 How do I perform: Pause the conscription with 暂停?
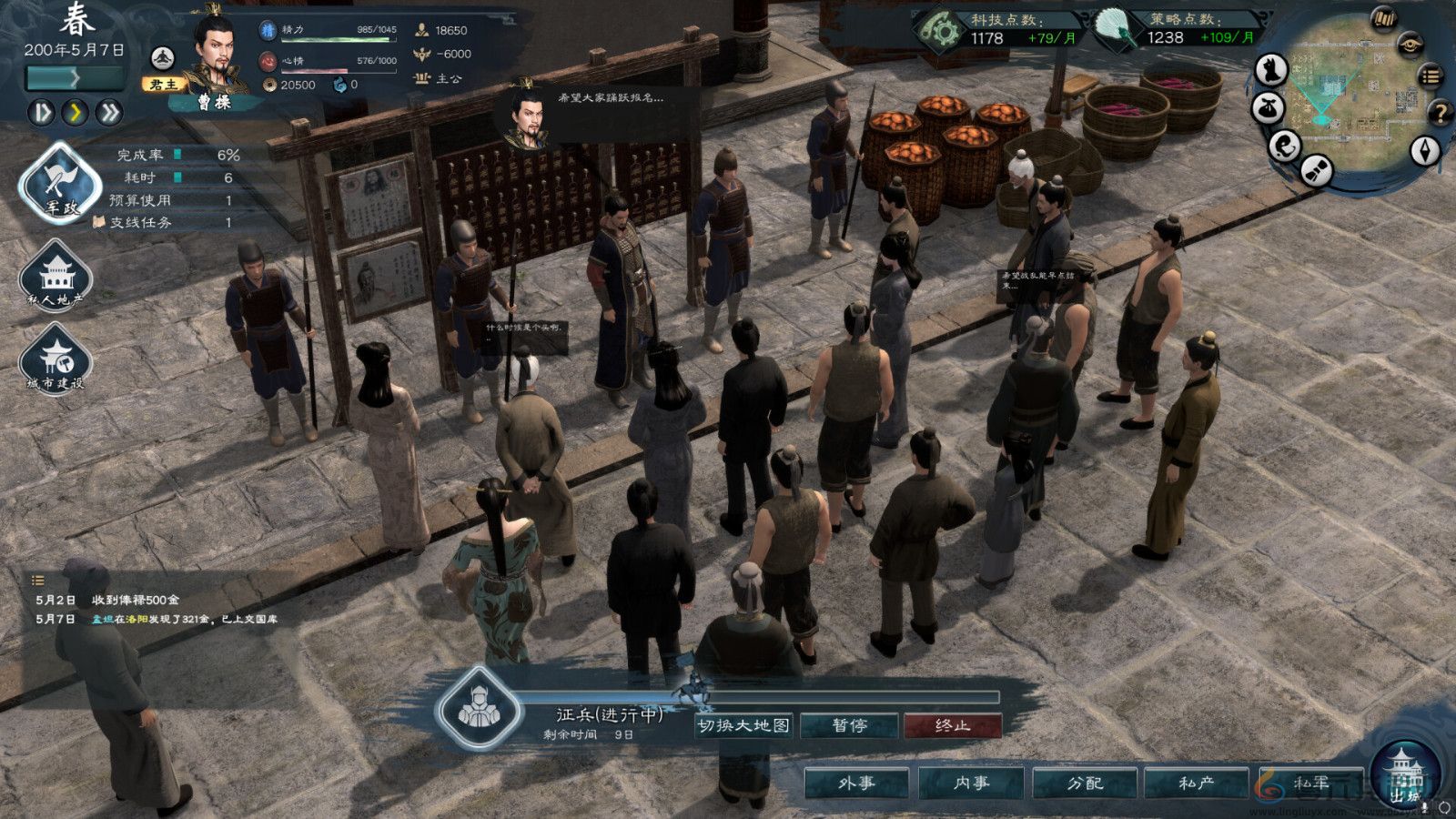click(849, 725)
